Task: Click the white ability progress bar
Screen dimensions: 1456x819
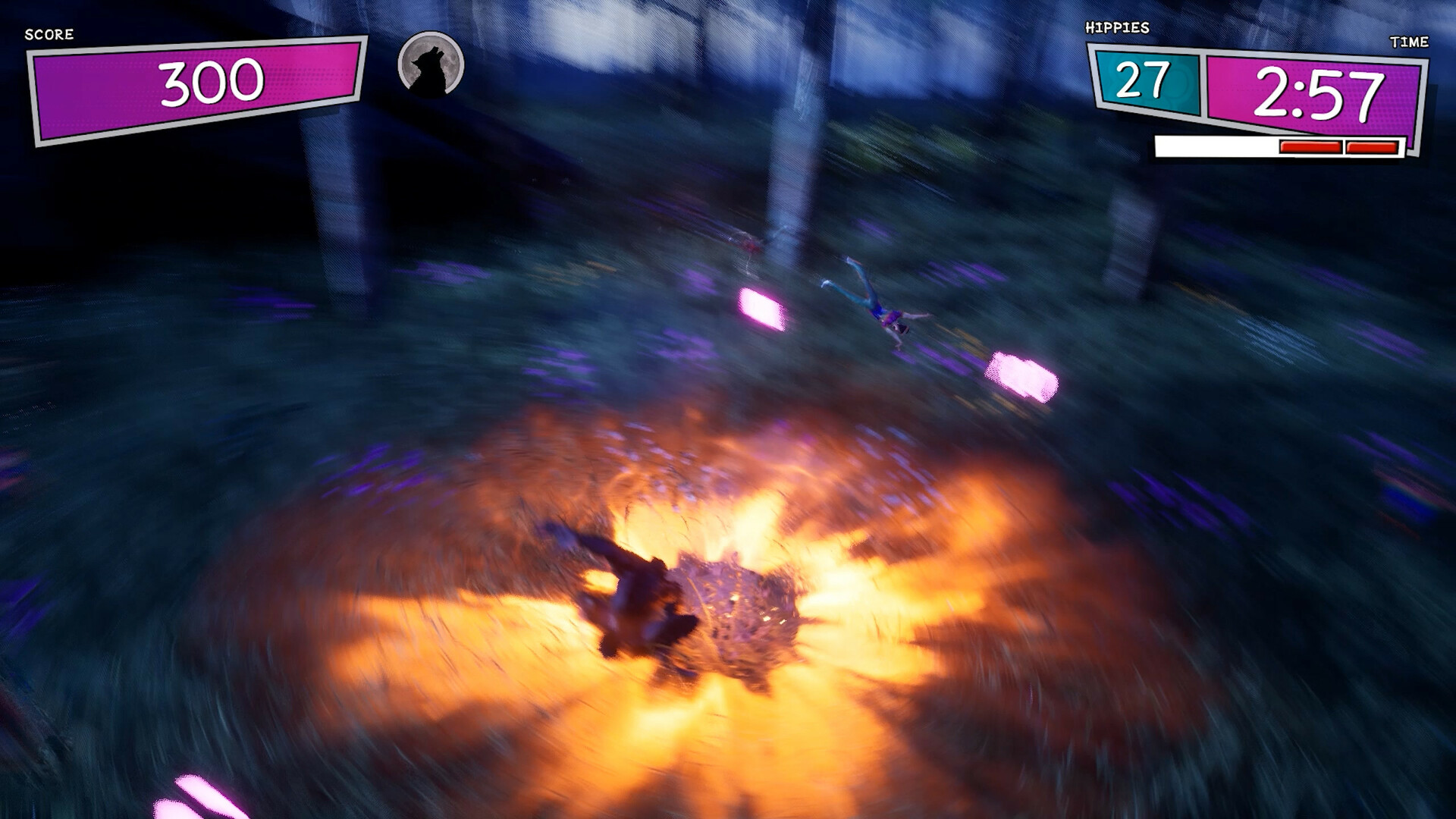Action: click(1213, 146)
